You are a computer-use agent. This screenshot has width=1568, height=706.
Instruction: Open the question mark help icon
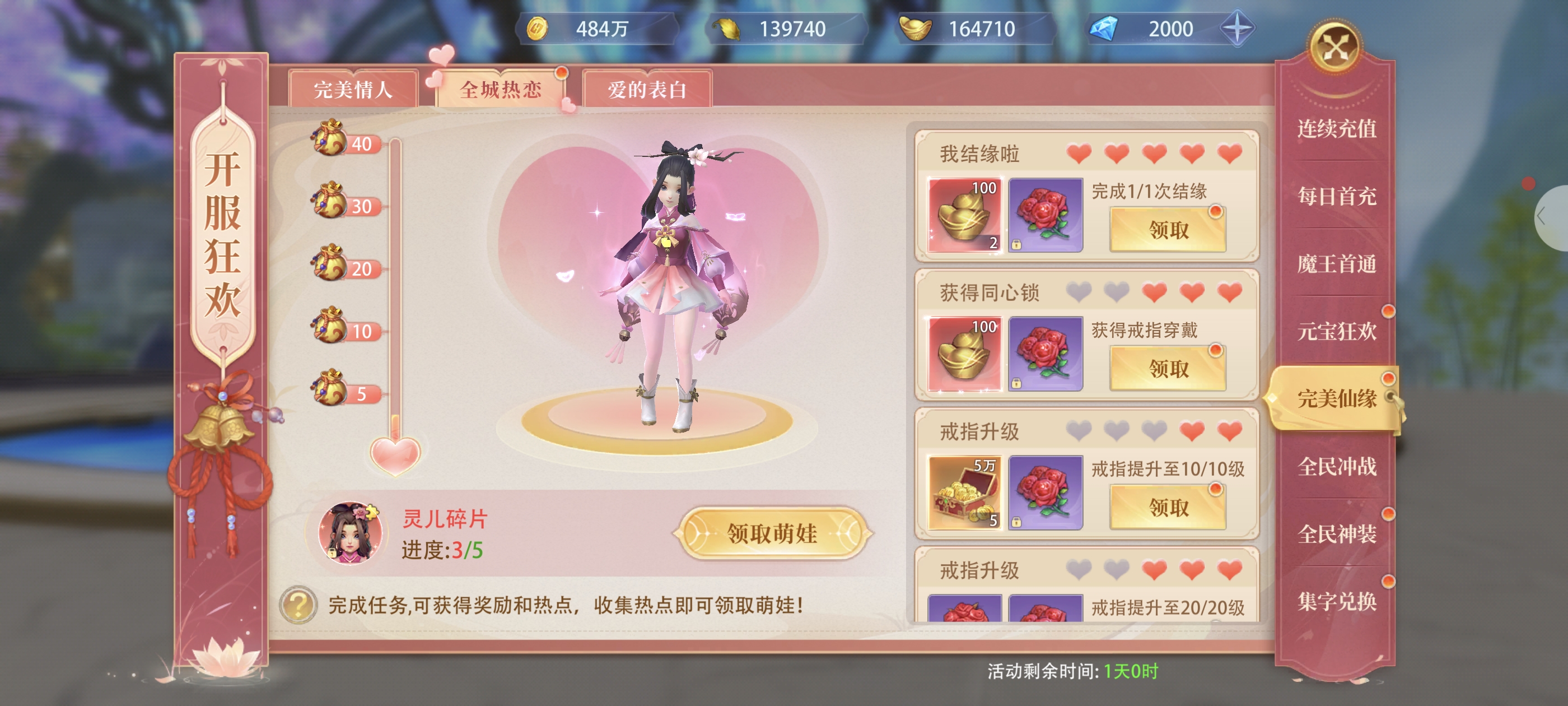click(298, 604)
